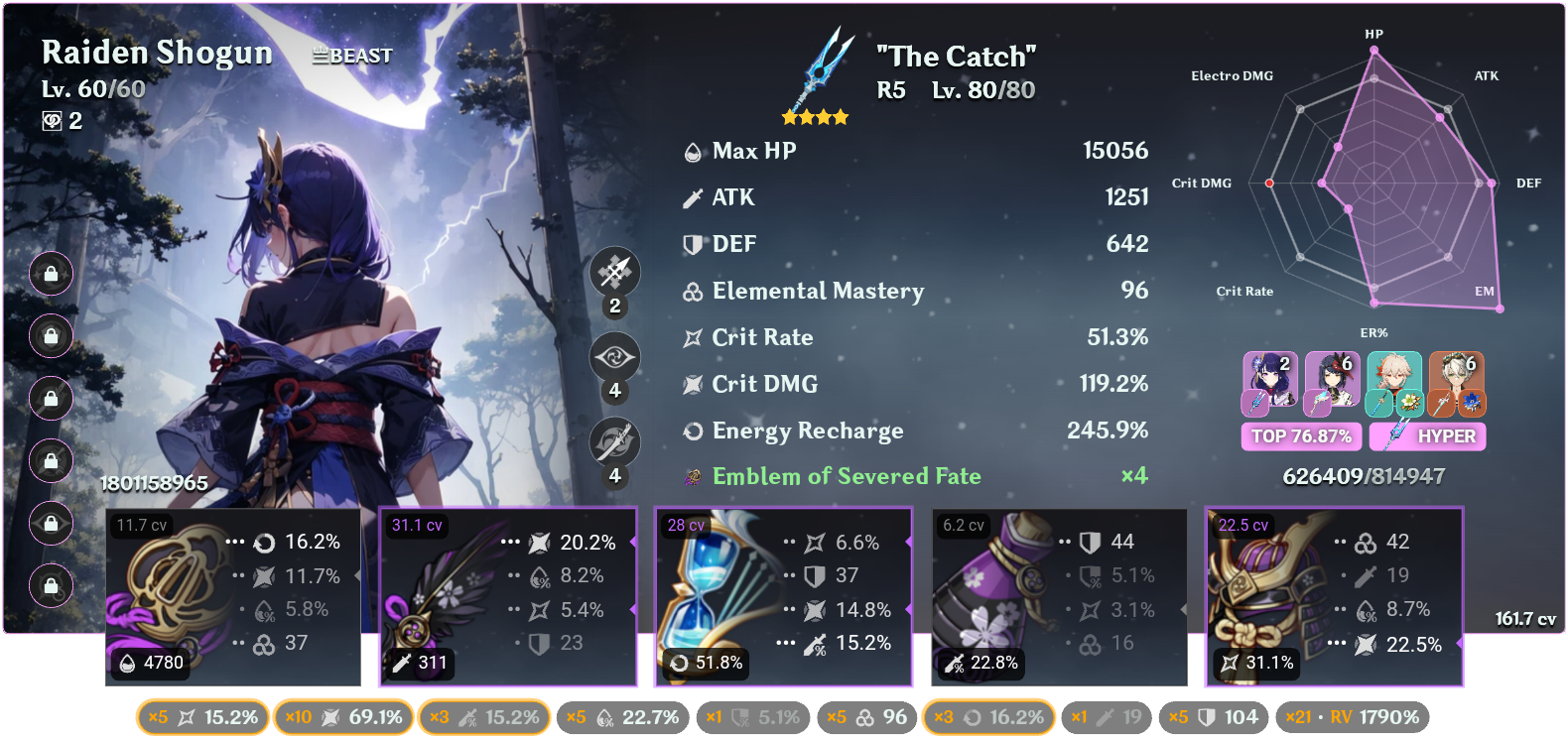1568x741 pixels.
Task: Expand Raiden Shogun's constellation counter
Action: click(x=65, y=121)
